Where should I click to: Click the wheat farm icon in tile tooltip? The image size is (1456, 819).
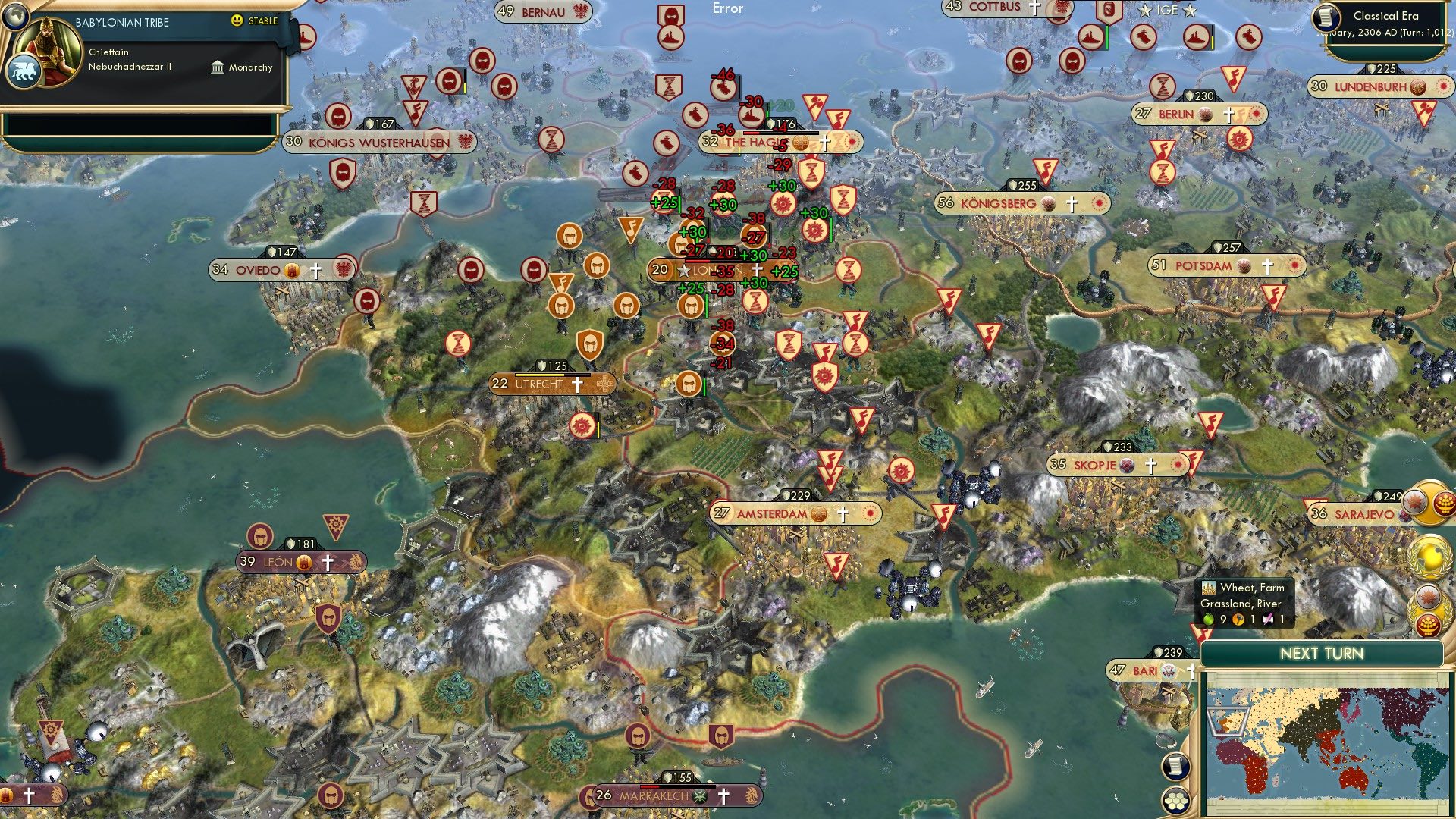tap(1208, 586)
